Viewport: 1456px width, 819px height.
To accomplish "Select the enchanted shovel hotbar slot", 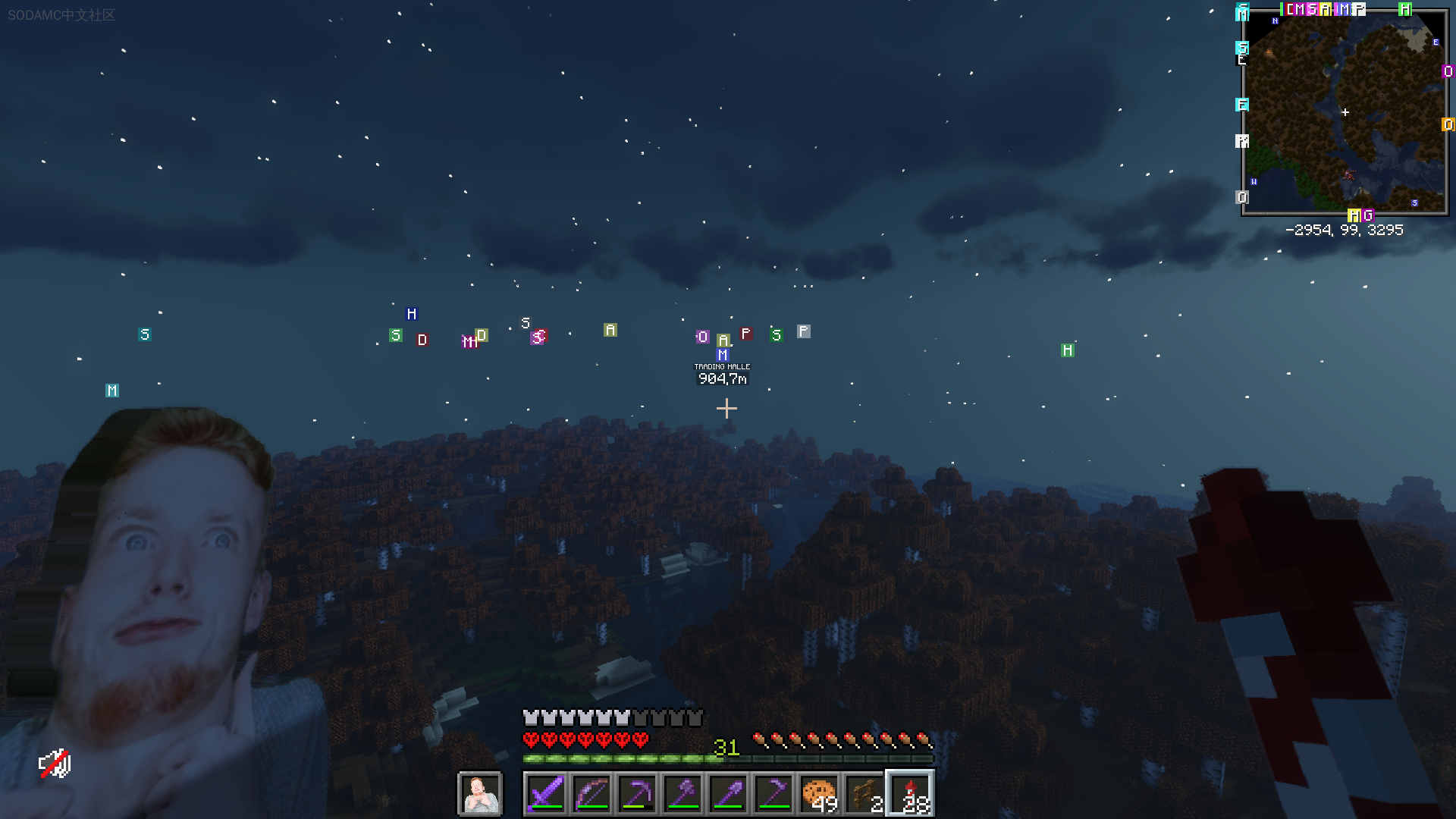I will pos(728,794).
